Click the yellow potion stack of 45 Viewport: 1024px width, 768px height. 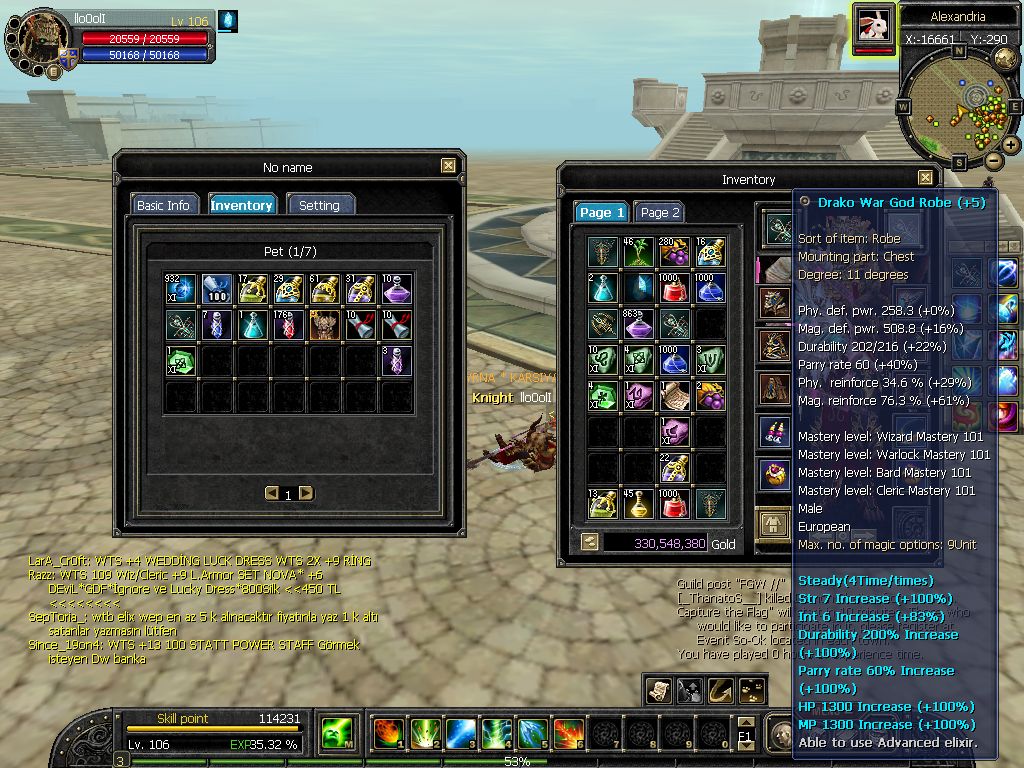(639, 504)
